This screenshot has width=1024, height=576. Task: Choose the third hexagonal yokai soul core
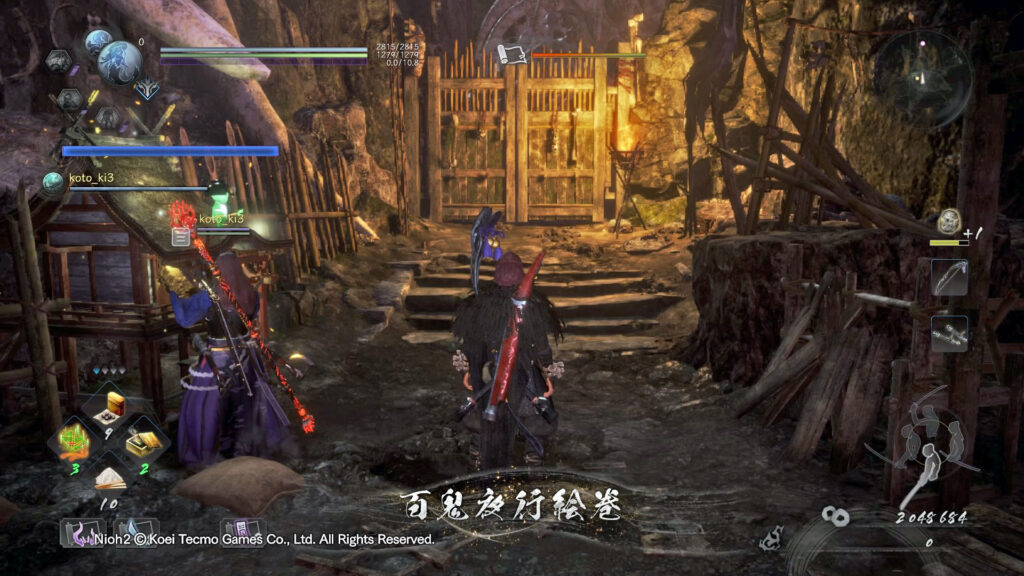(109, 117)
